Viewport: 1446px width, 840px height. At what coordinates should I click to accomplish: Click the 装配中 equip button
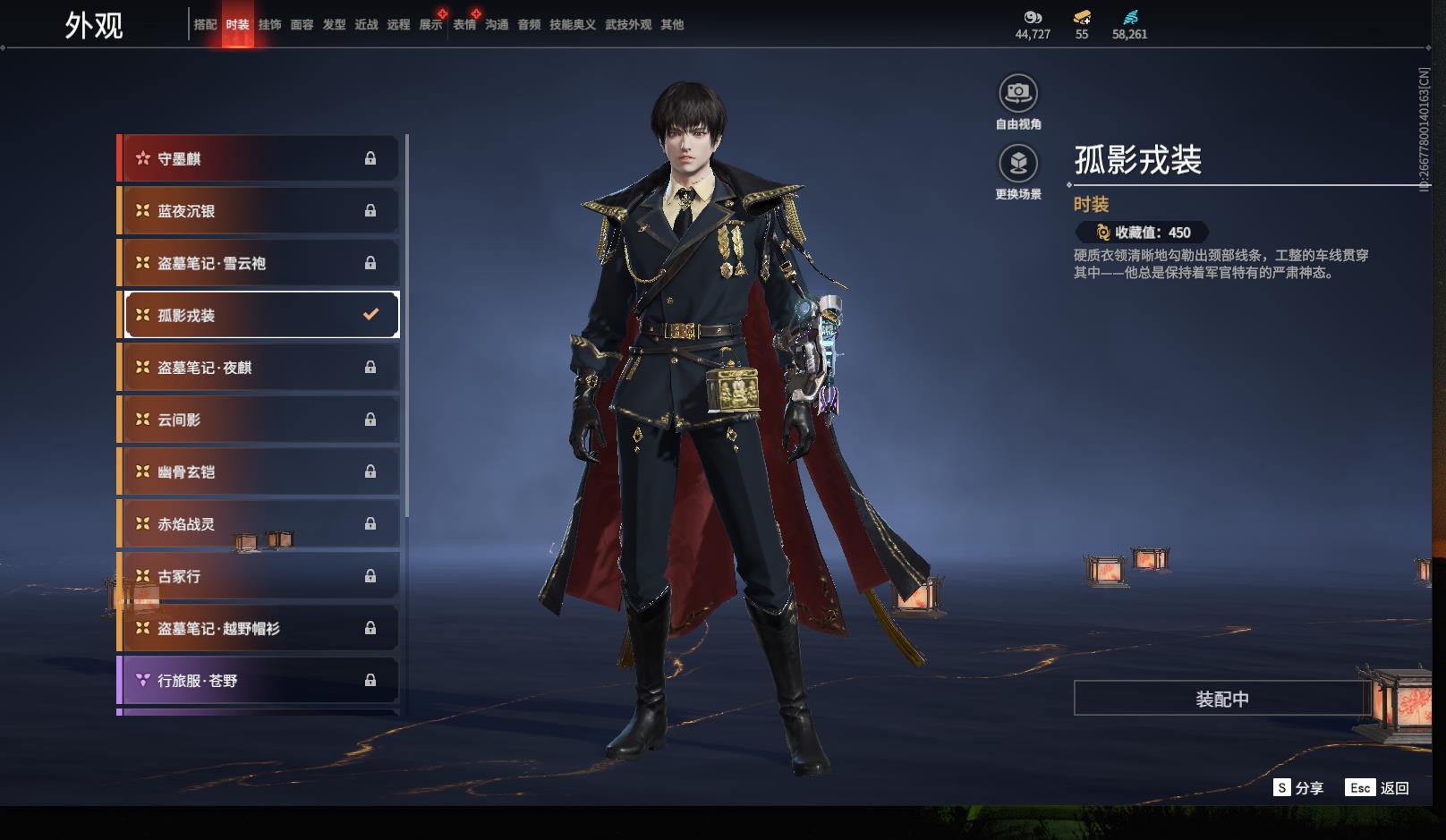pos(1221,699)
